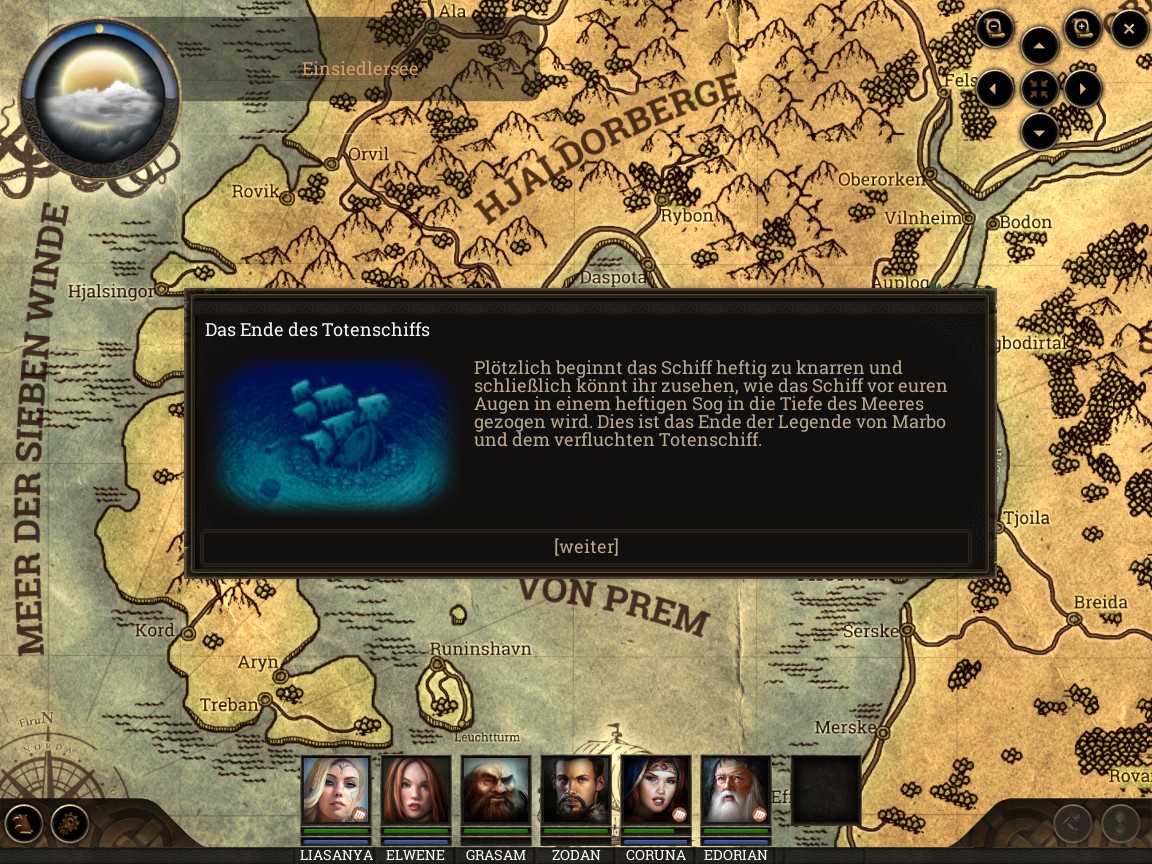Pick the dwarf Grasam's portrait
The width and height of the screenshot is (1152, 864).
tap(496, 790)
